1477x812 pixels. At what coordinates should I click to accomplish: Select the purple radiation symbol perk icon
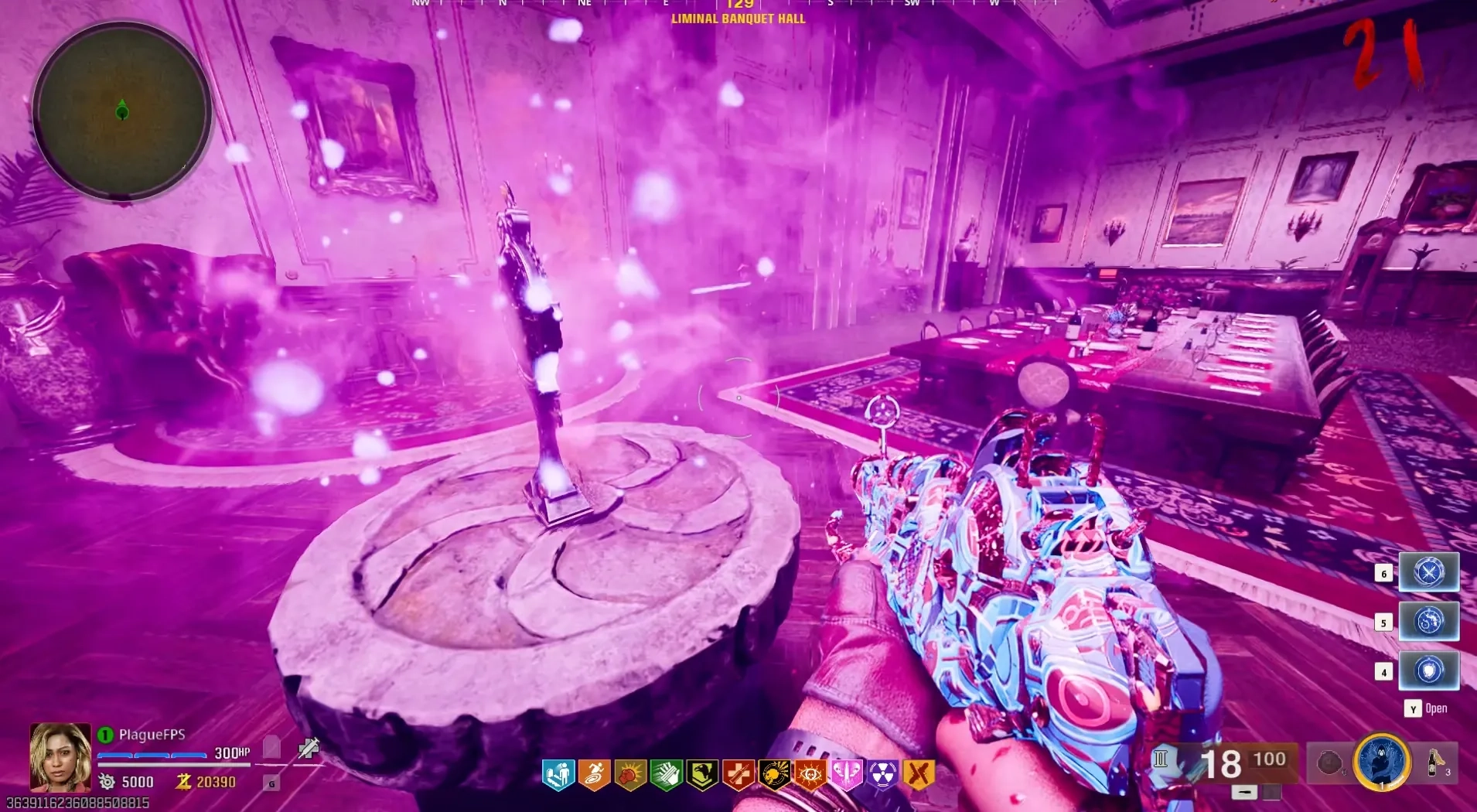(882, 774)
